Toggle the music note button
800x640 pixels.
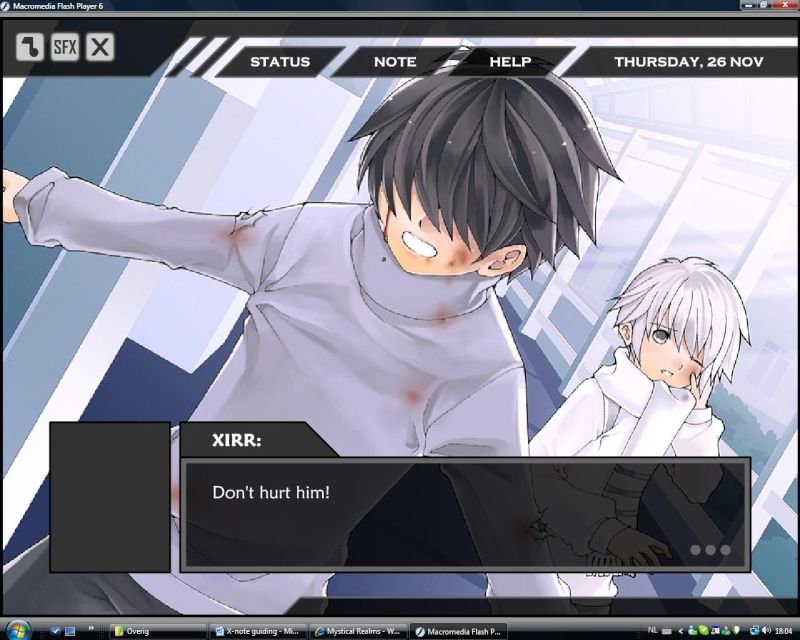tap(30, 46)
